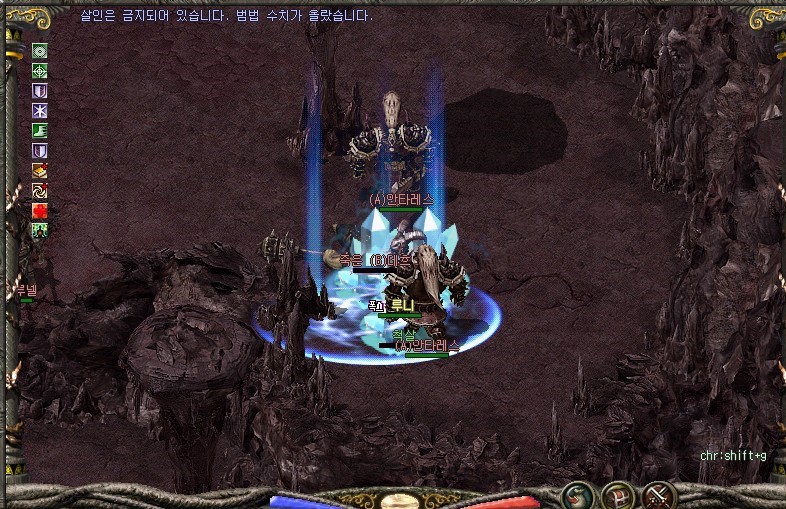
Task: Click the crossed swords button
Action: coord(659,494)
